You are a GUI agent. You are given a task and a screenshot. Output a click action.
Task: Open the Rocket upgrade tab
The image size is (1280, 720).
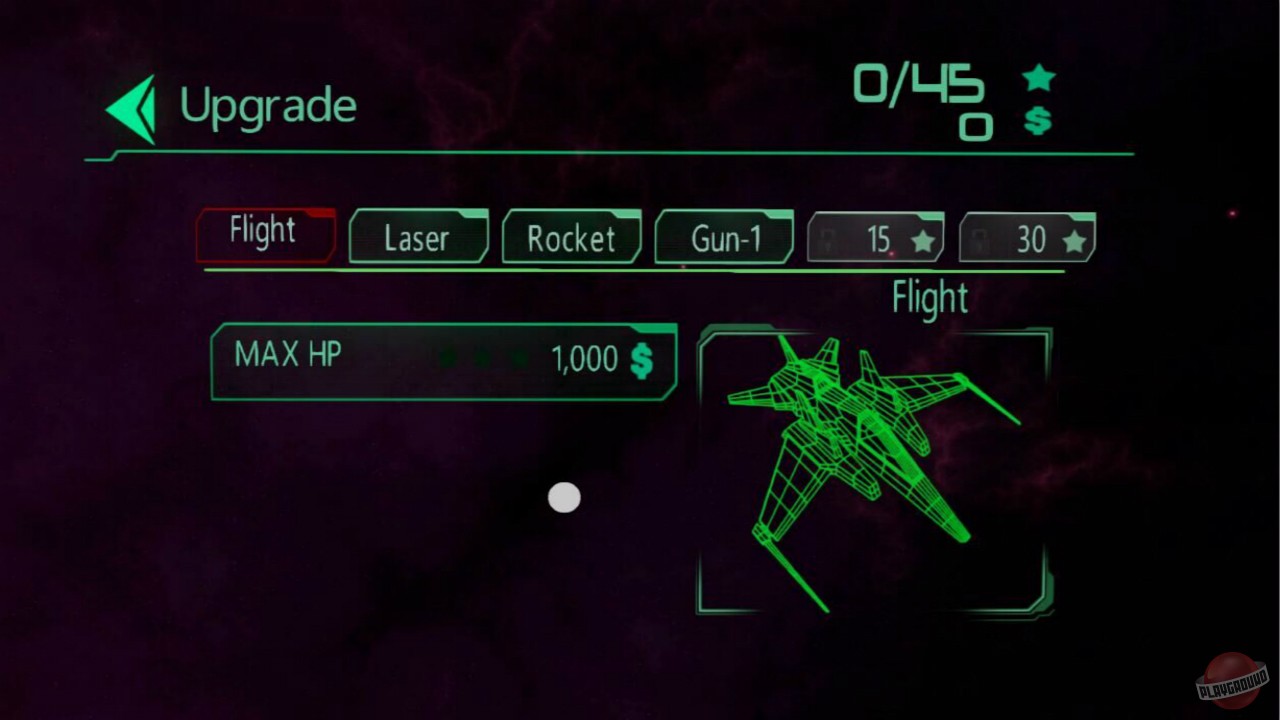point(571,238)
